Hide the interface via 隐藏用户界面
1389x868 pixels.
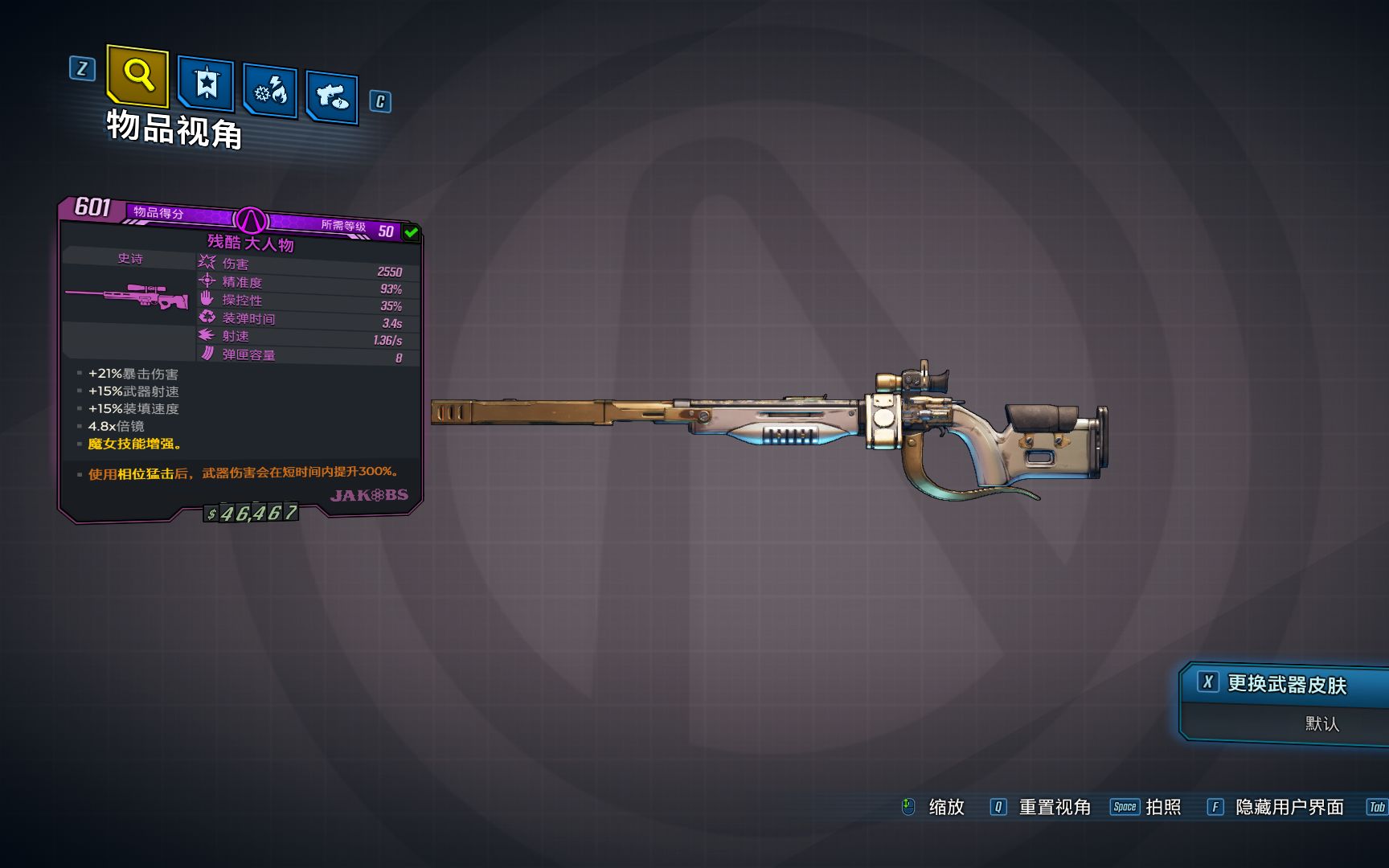[x=1289, y=807]
